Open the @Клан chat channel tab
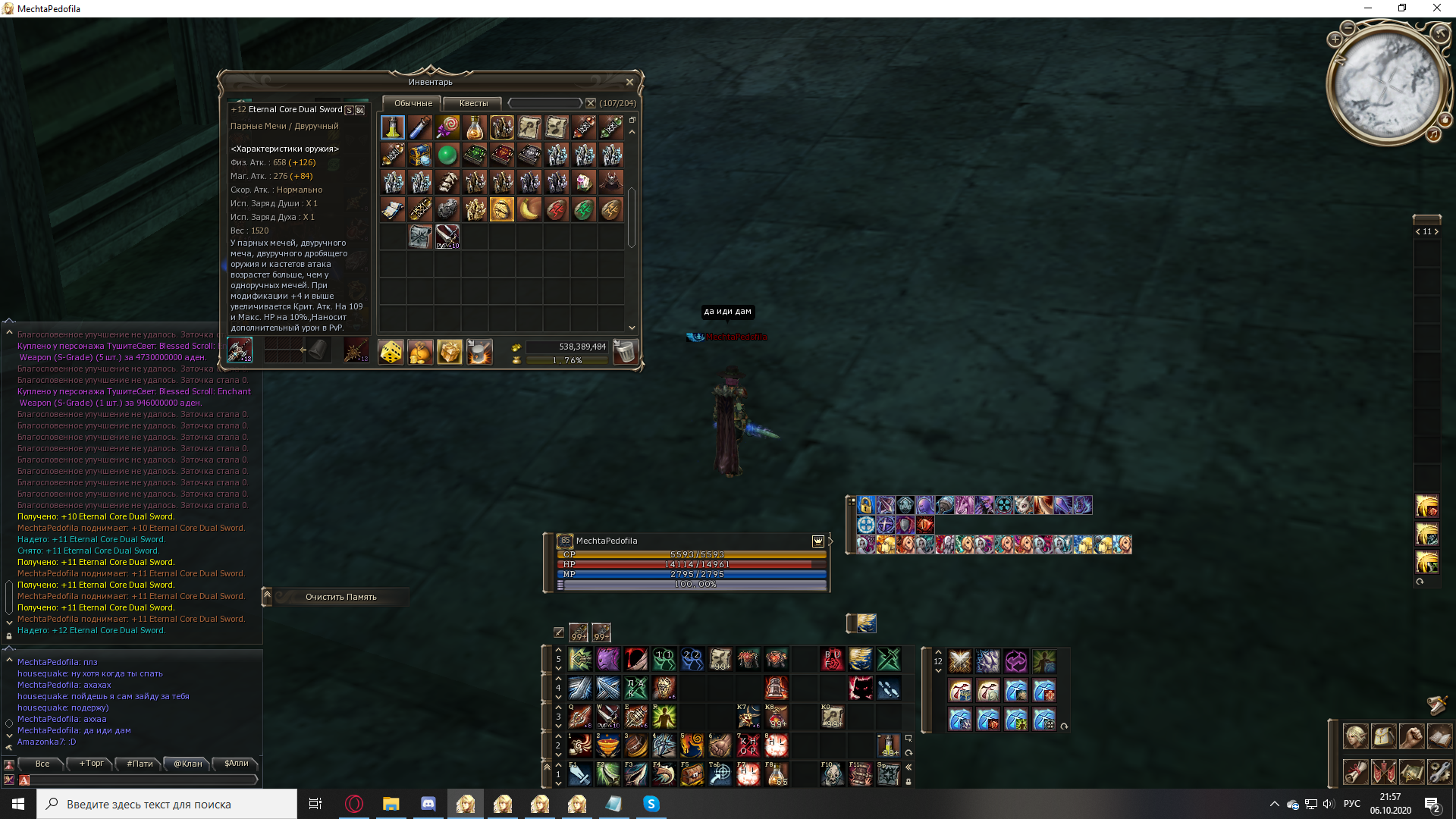1456x819 pixels. click(x=187, y=764)
